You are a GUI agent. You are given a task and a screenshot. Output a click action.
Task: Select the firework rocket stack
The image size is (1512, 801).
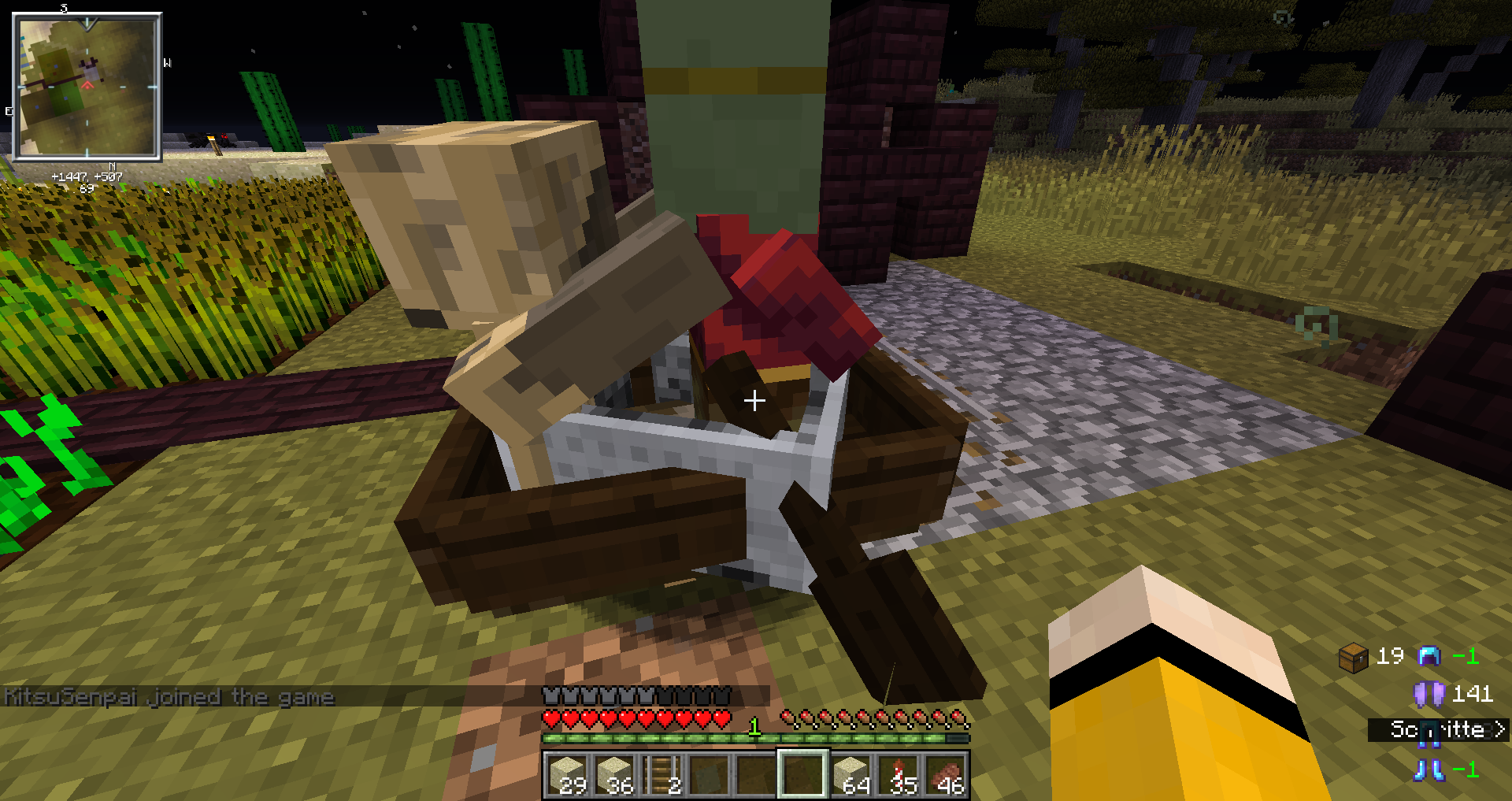(899, 773)
